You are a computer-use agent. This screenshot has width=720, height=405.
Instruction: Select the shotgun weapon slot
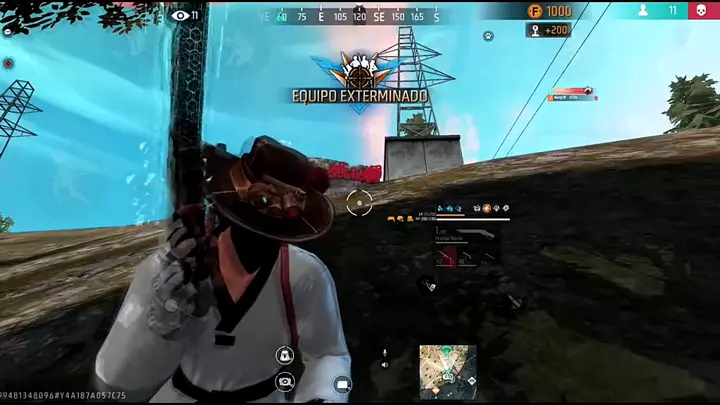click(x=468, y=230)
